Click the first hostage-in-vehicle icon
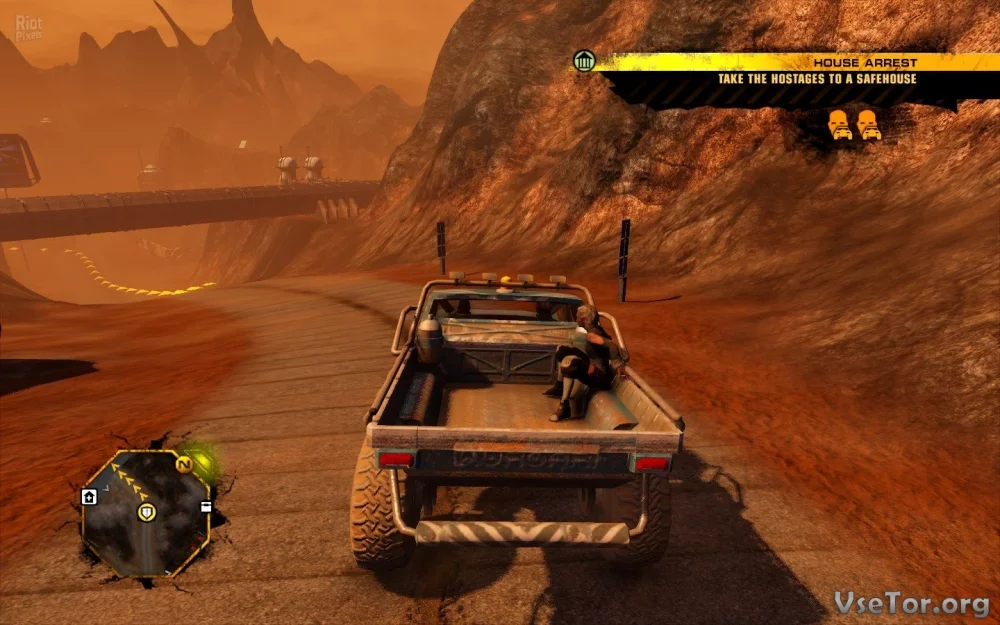 [x=839, y=125]
